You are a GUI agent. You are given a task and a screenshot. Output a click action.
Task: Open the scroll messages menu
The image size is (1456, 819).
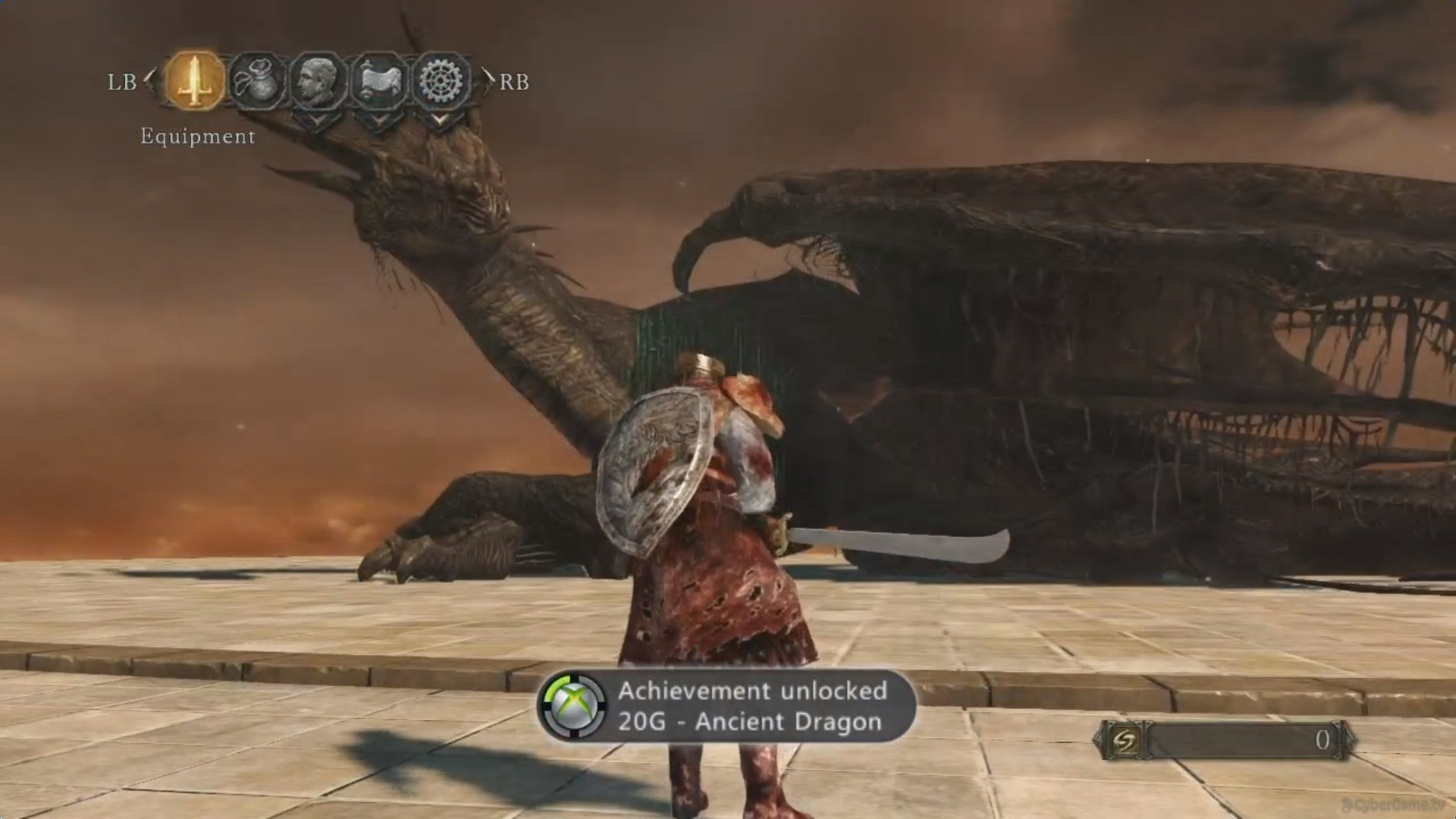(x=379, y=80)
